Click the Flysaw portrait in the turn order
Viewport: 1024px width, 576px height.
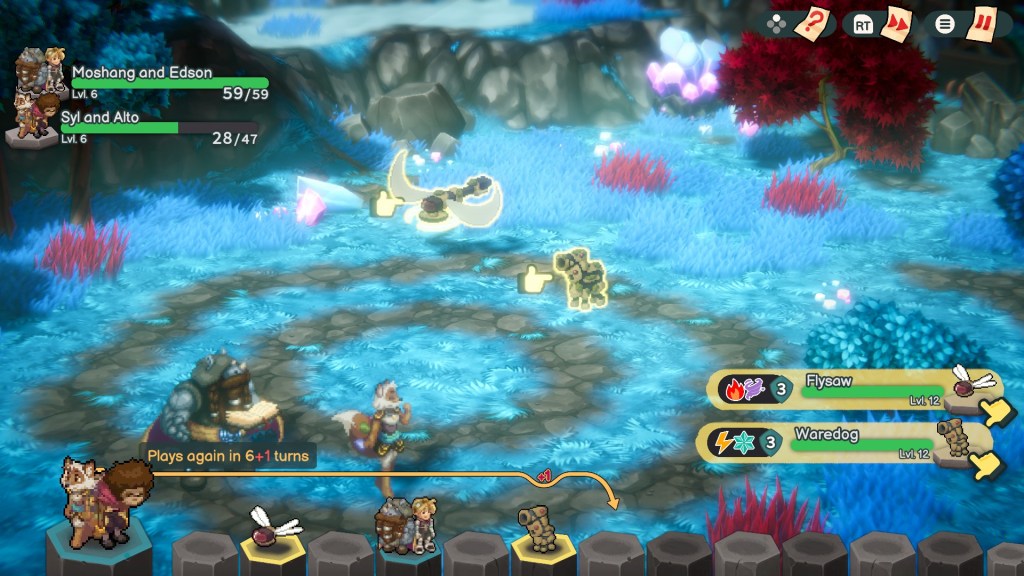point(269,528)
